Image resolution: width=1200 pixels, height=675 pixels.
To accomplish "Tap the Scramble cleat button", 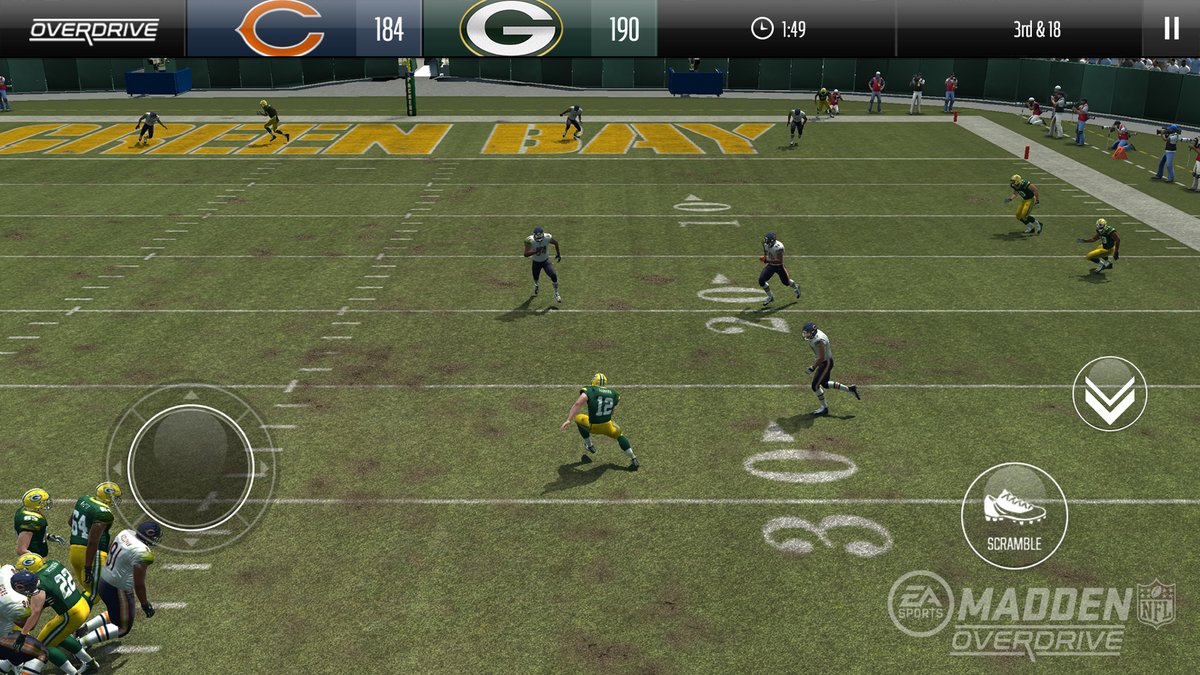I will click(1014, 515).
